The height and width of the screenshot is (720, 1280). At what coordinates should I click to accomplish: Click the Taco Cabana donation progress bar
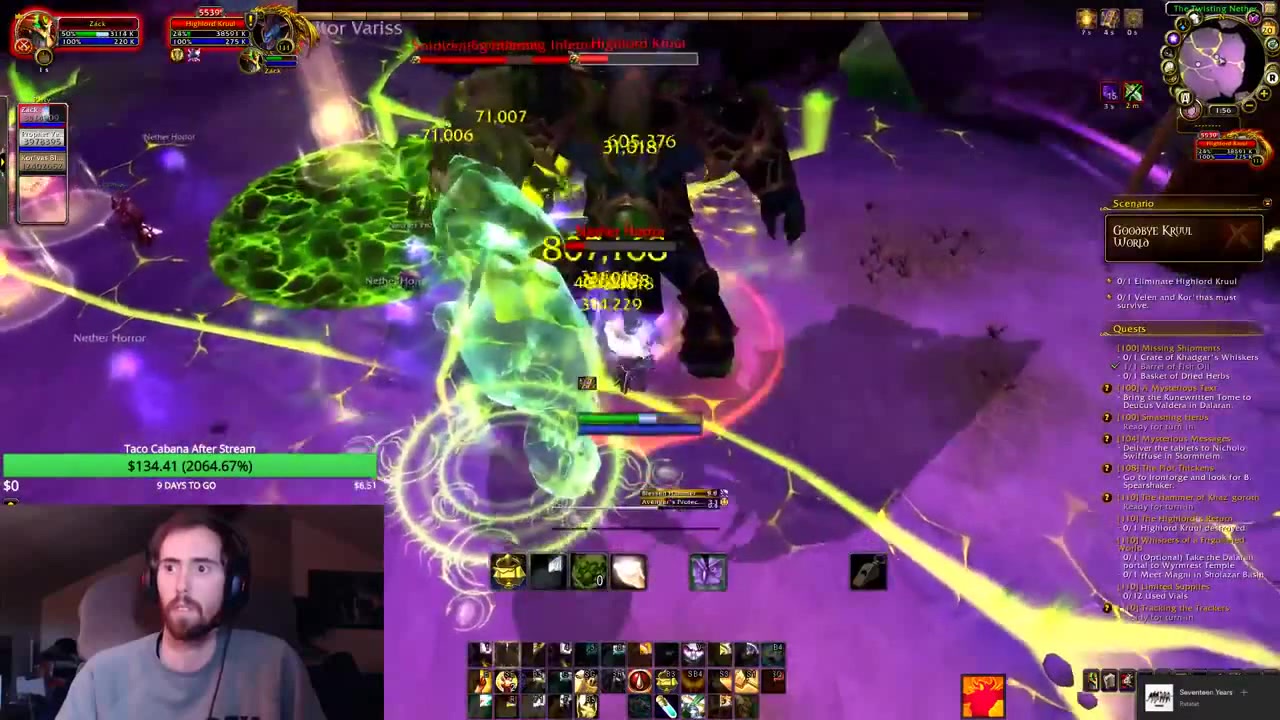click(x=190, y=466)
